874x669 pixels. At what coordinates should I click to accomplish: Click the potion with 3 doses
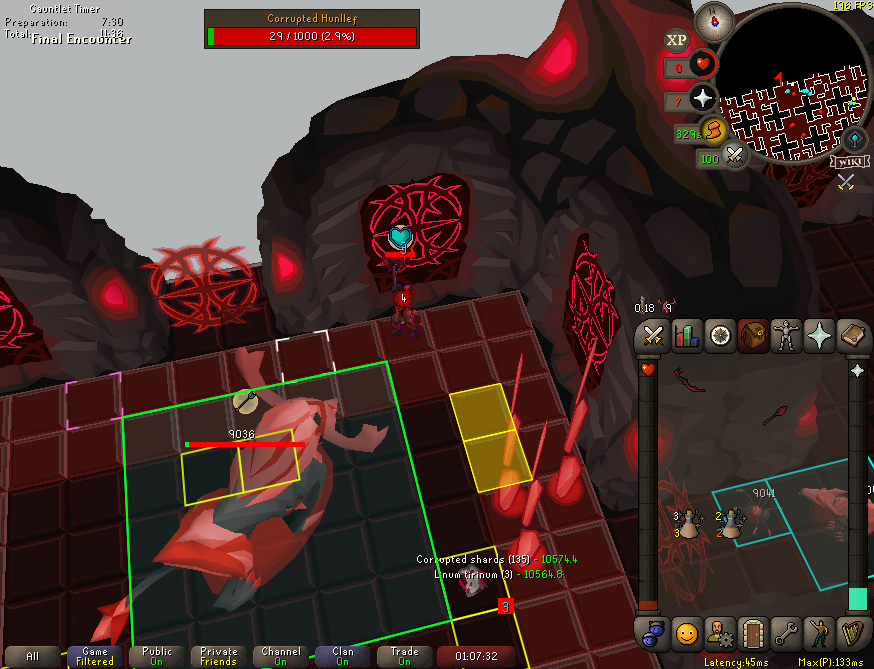click(x=686, y=523)
